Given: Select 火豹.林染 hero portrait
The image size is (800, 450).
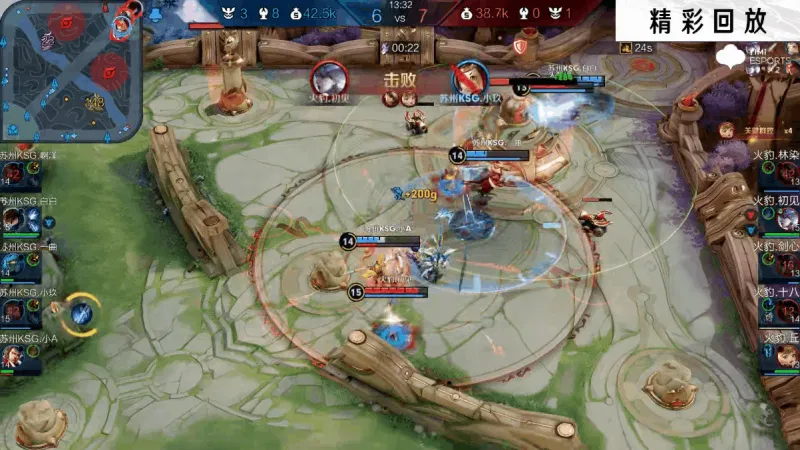Looking at the screenshot, I should click(783, 174).
